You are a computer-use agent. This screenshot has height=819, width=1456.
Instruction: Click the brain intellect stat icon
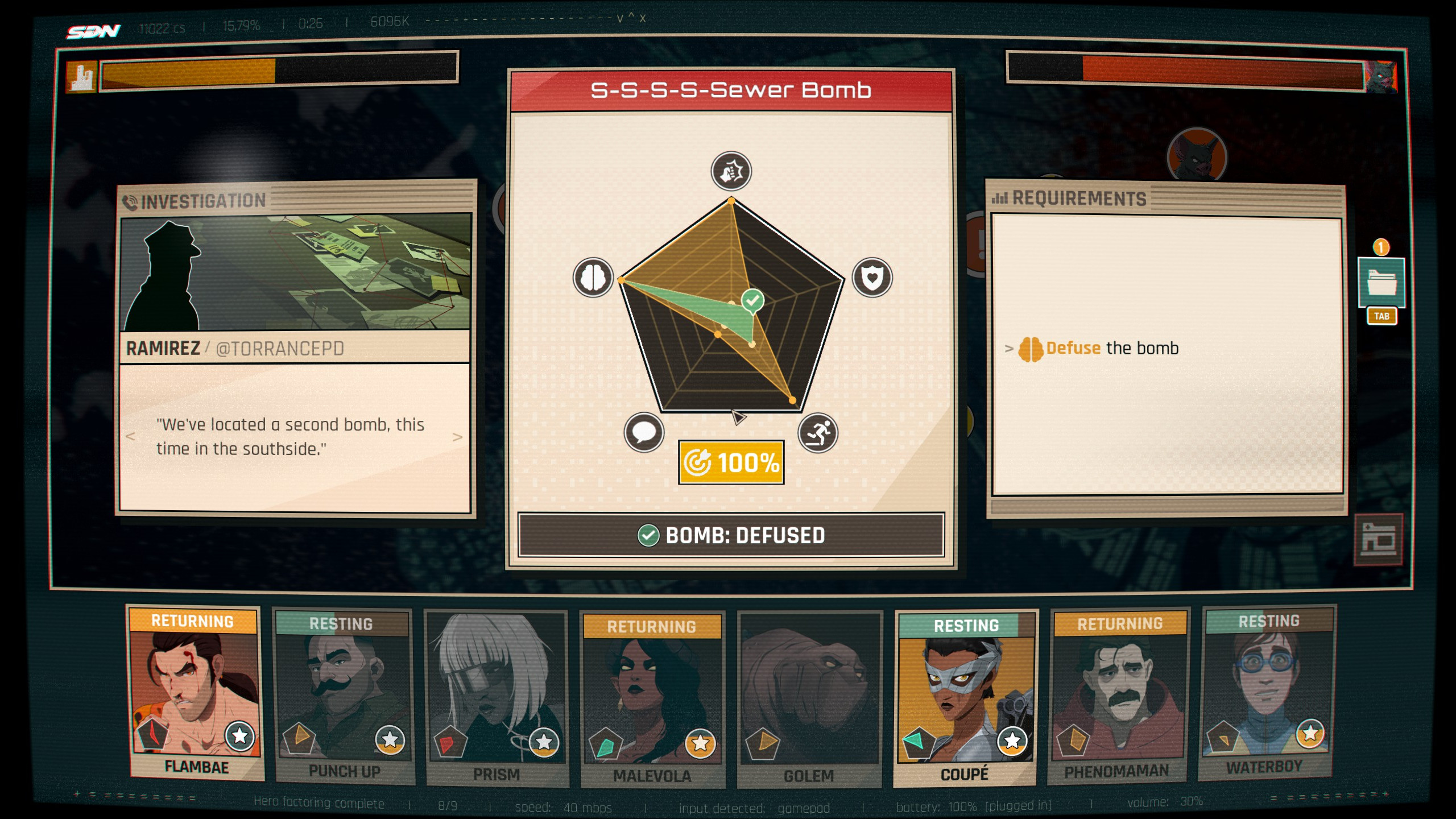point(593,278)
